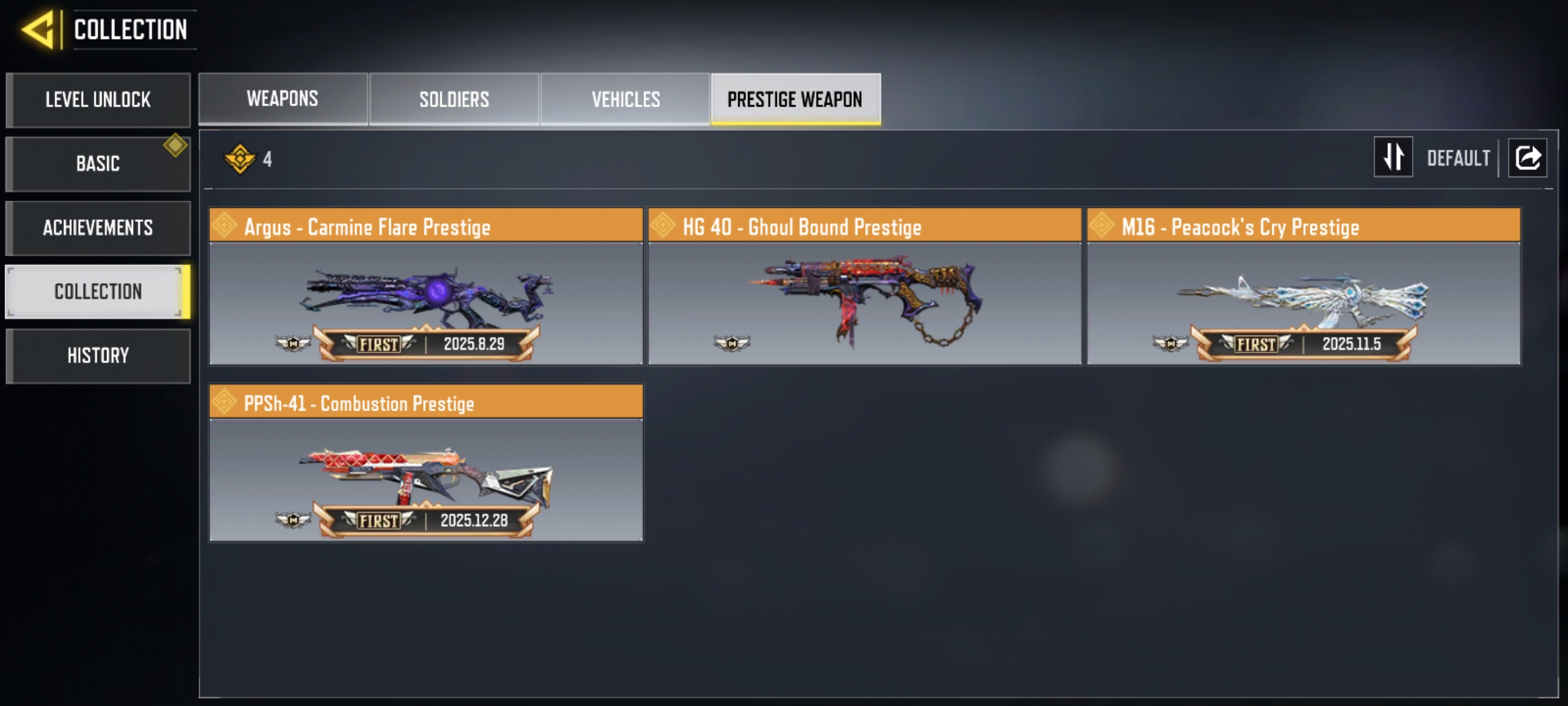
Task: View the M16 Peacock's Cry Prestige card
Action: click(1303, 286)
